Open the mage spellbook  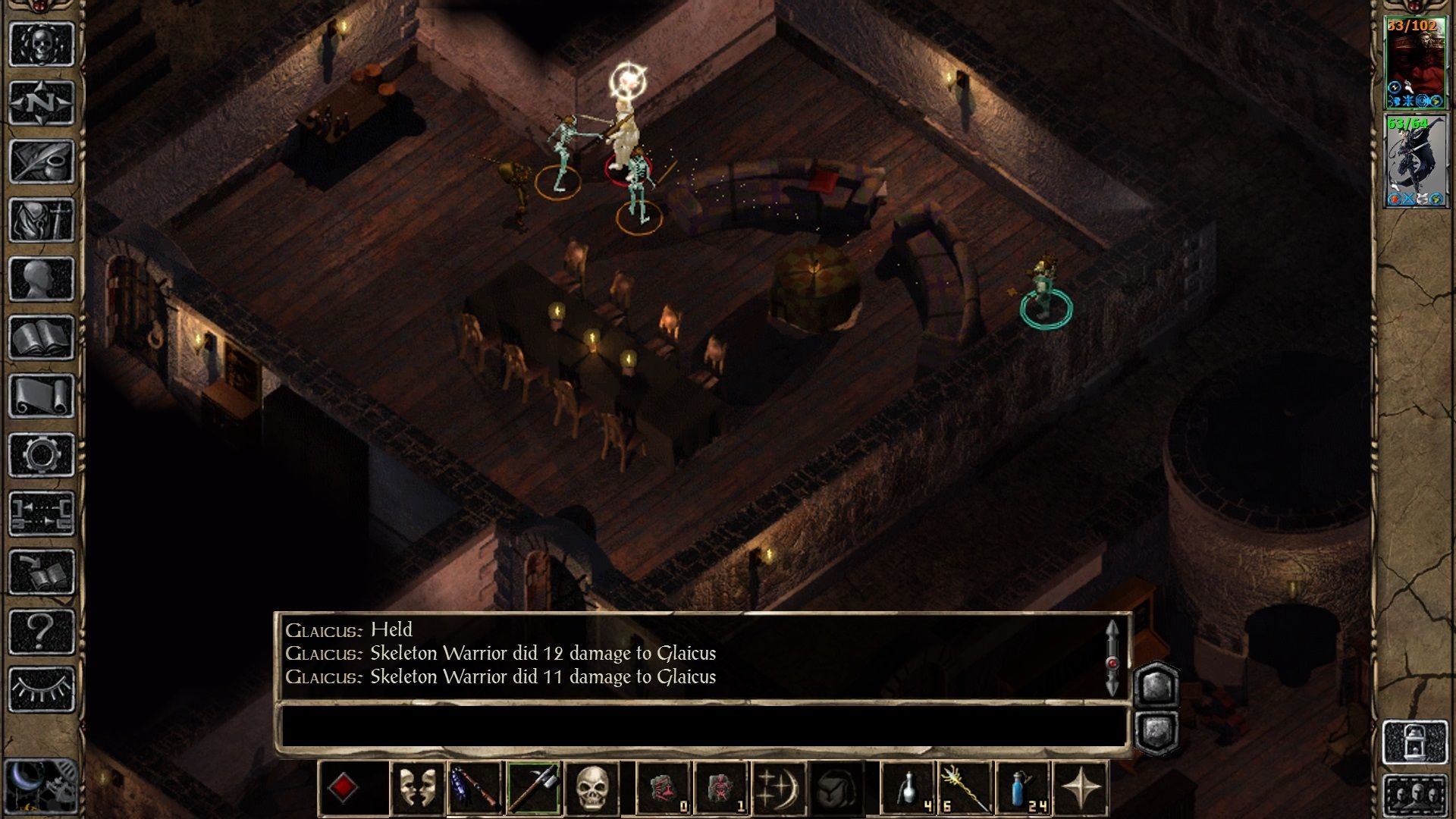[x=42, y=337]
